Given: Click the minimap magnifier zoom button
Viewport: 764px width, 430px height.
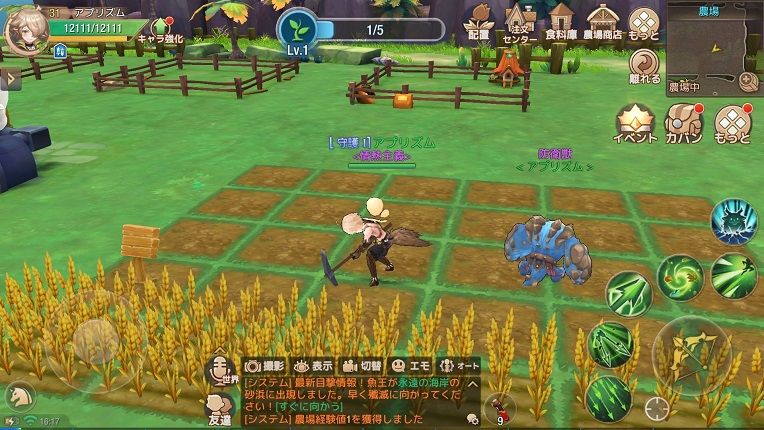Looking at the screenshot, I should click(x=746, y=79).
